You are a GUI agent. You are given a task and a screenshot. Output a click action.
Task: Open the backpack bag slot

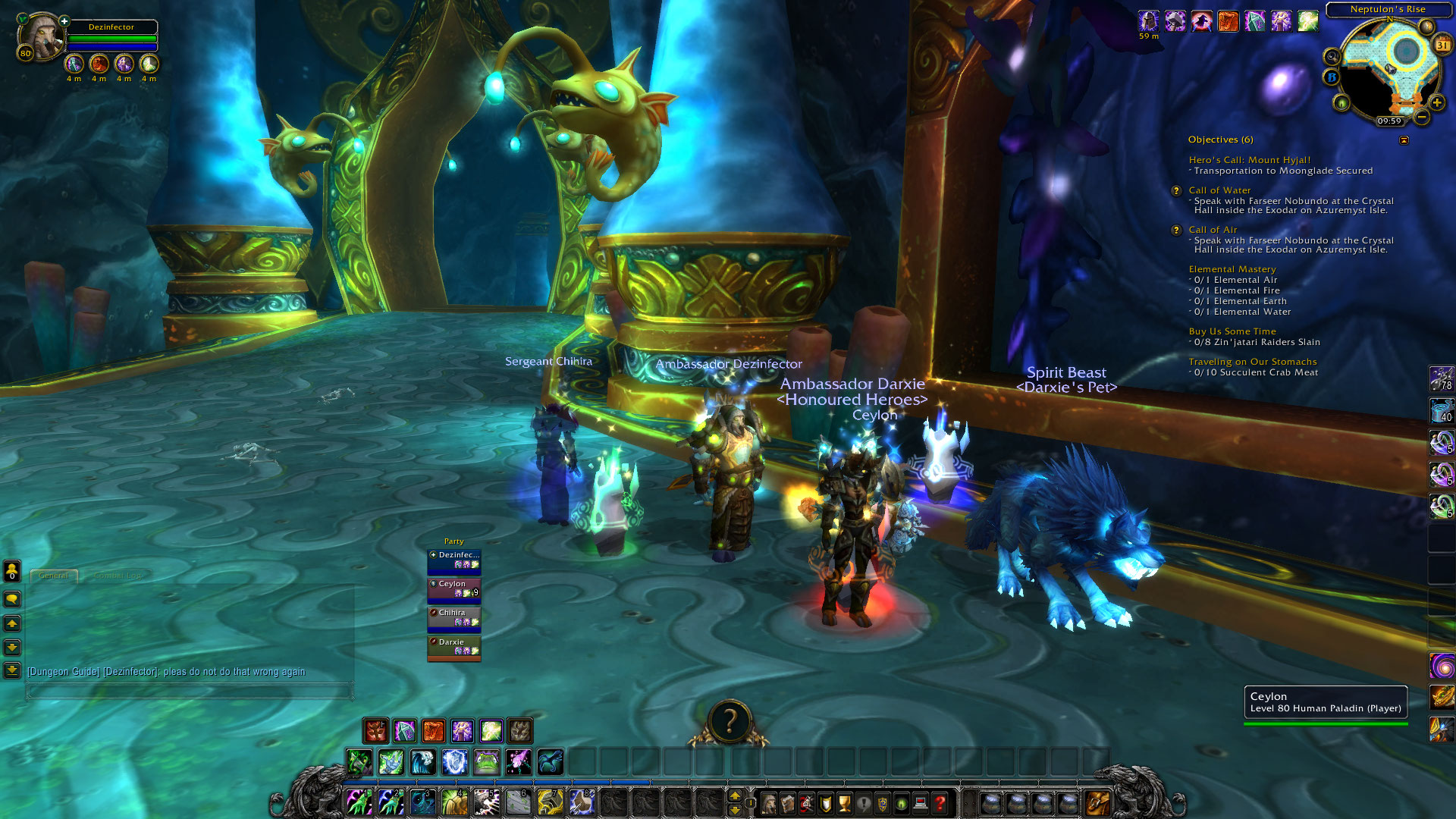point(1097,802)
